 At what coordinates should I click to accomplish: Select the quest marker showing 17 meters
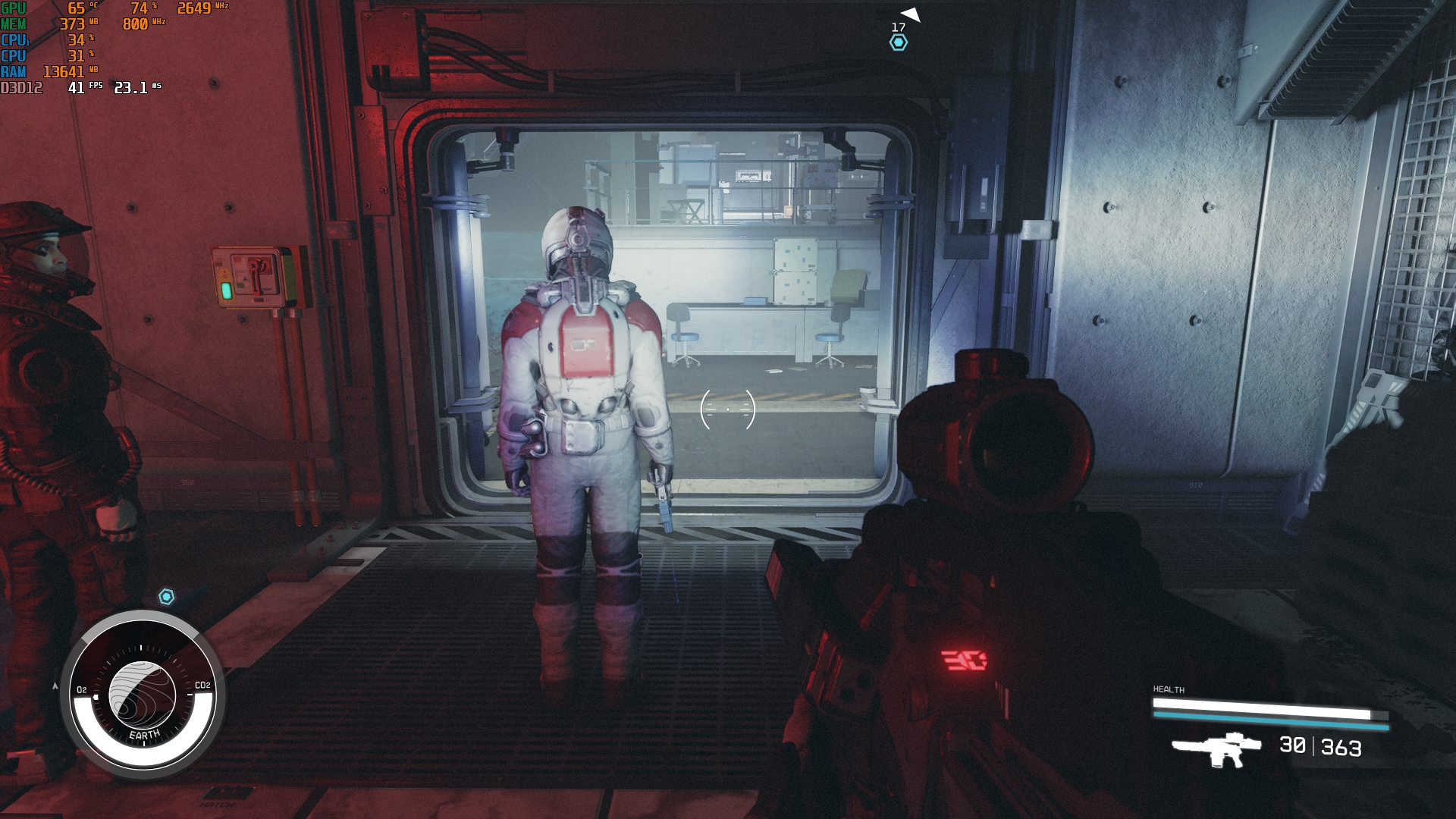(899, 42)
